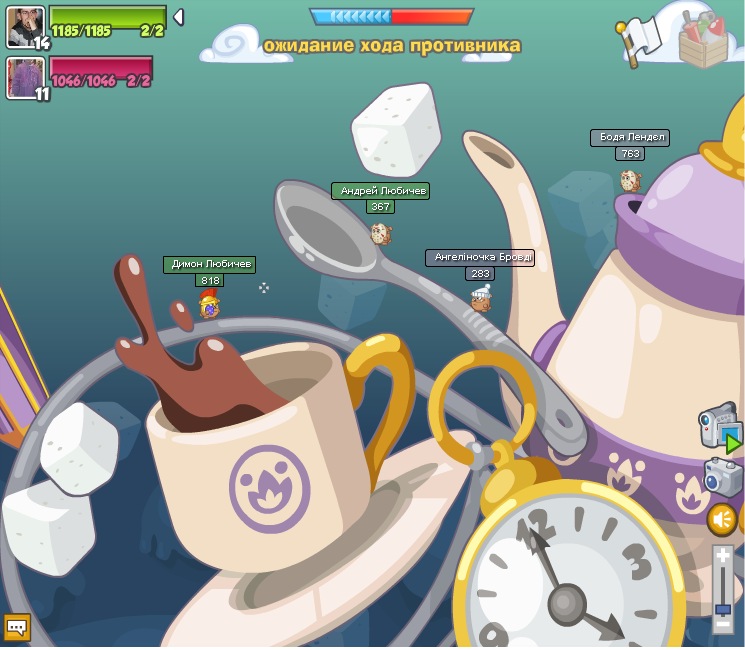Open the weapons crate
The height and width of the screenshot is (650, 745).
(704, 40)
